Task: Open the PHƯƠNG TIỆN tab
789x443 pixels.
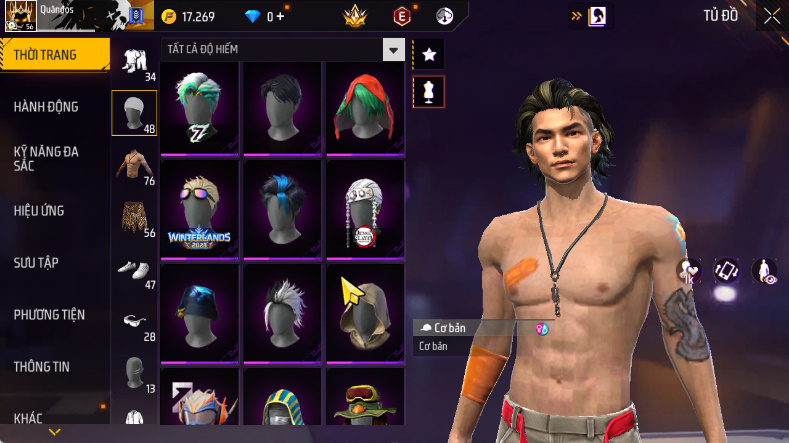Action: tap(49, 314)
